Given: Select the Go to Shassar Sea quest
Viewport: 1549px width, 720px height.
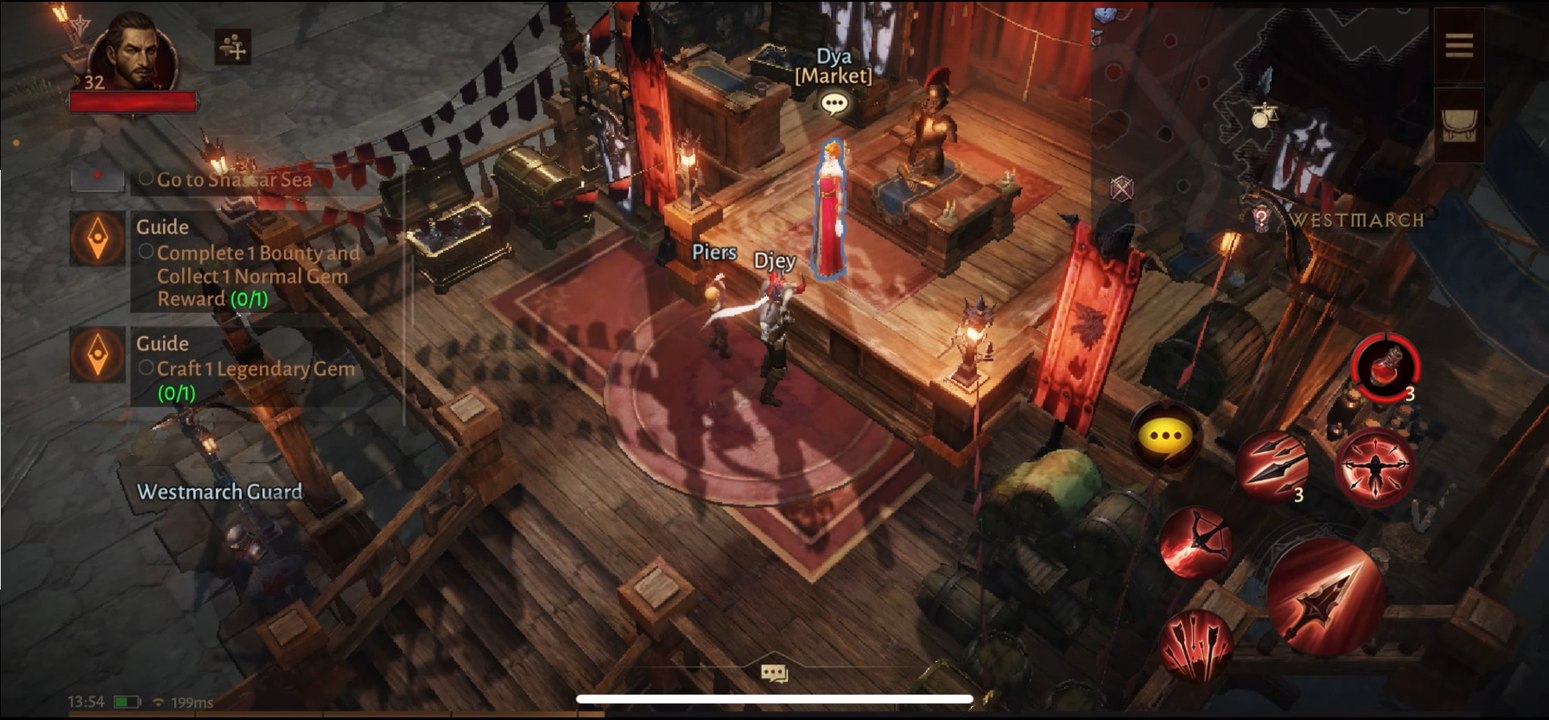Looking at the screenshot, I should 234,180.
